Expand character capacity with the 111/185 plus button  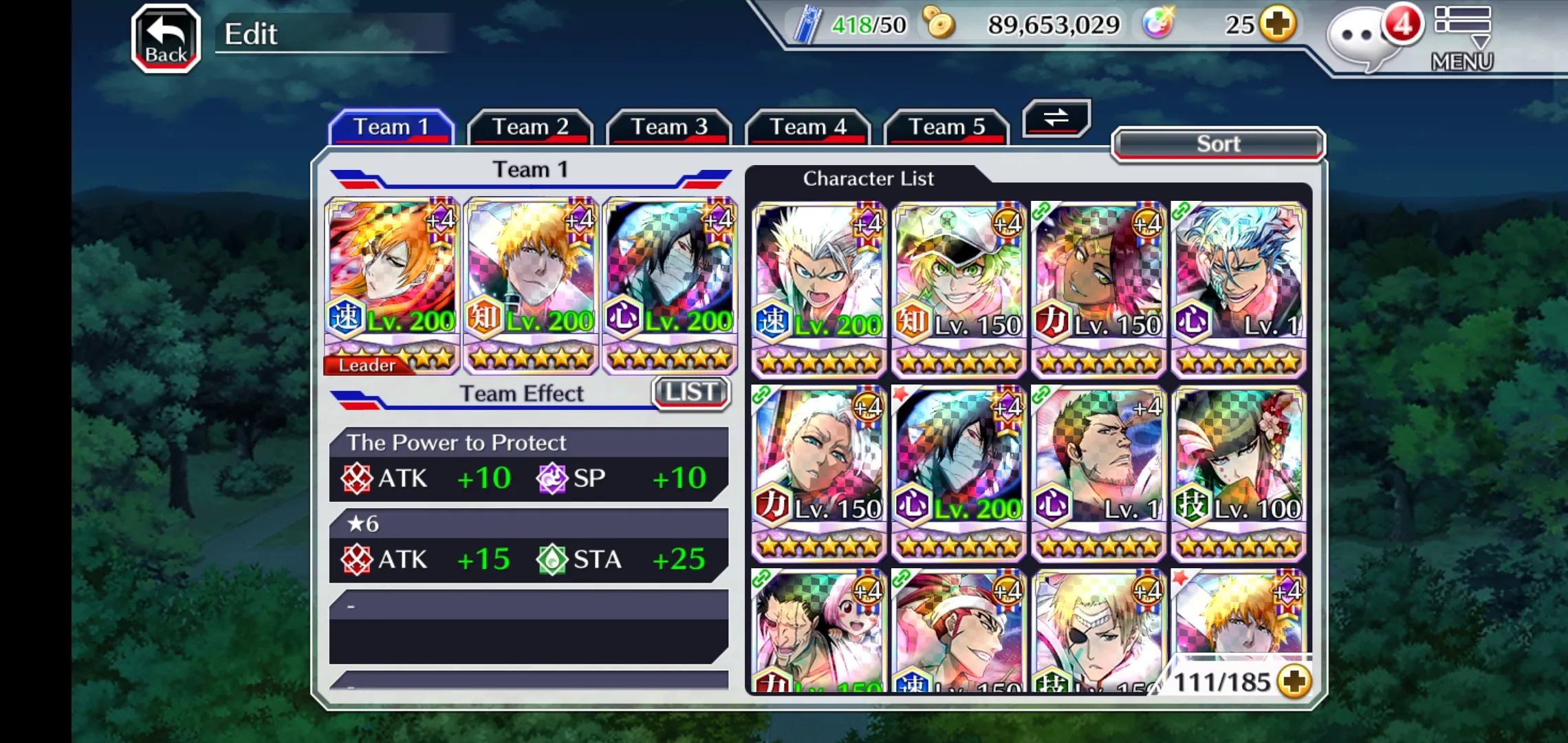click(1294, 682)
